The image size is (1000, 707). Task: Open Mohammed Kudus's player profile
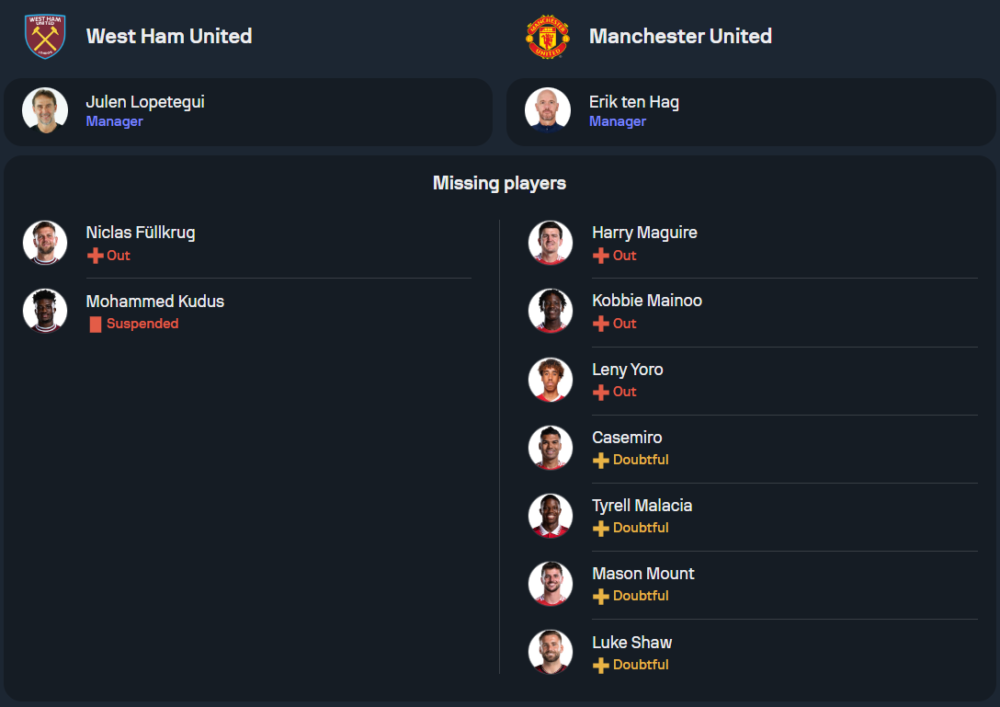[154, 302]
